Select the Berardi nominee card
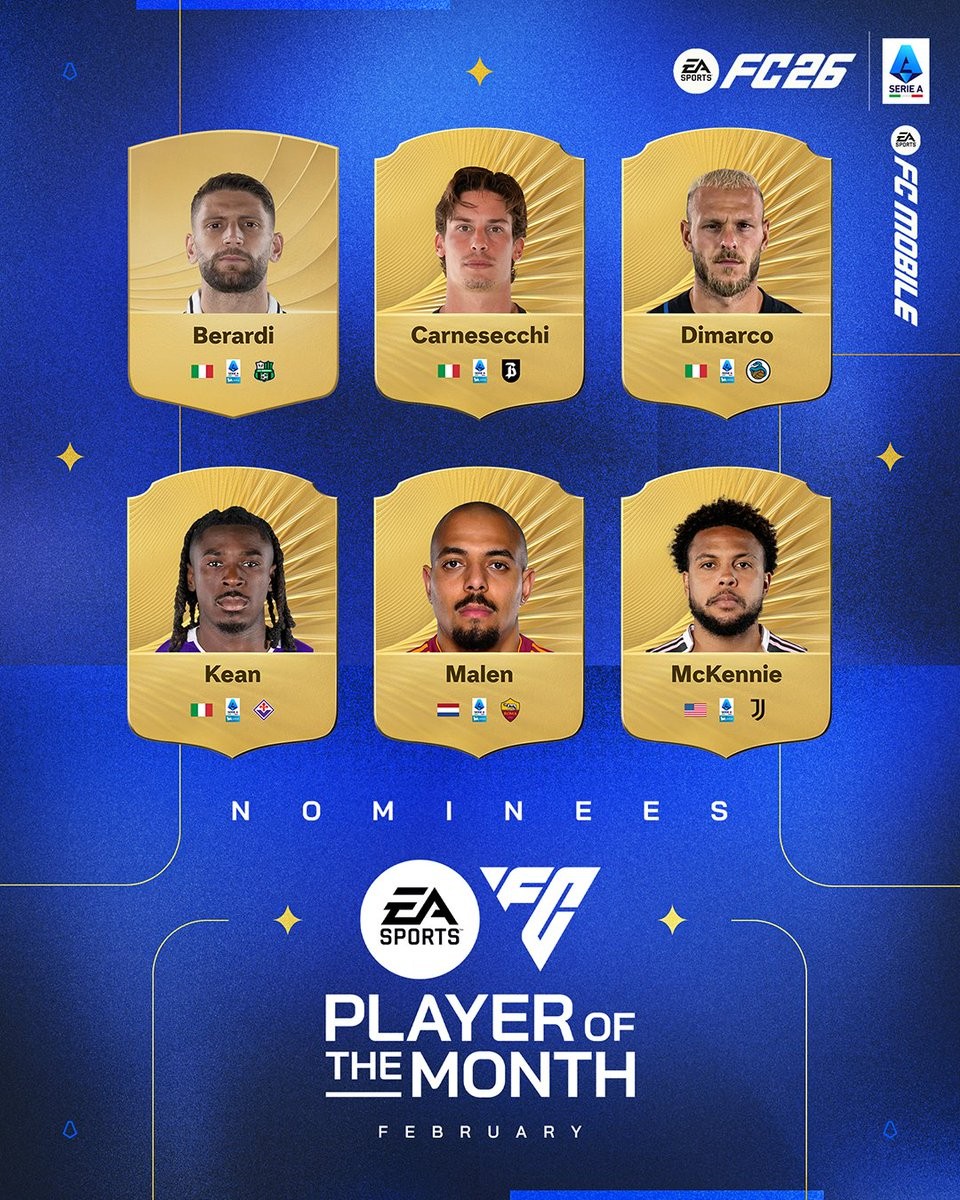960x1200 pixels. [233, 270]
